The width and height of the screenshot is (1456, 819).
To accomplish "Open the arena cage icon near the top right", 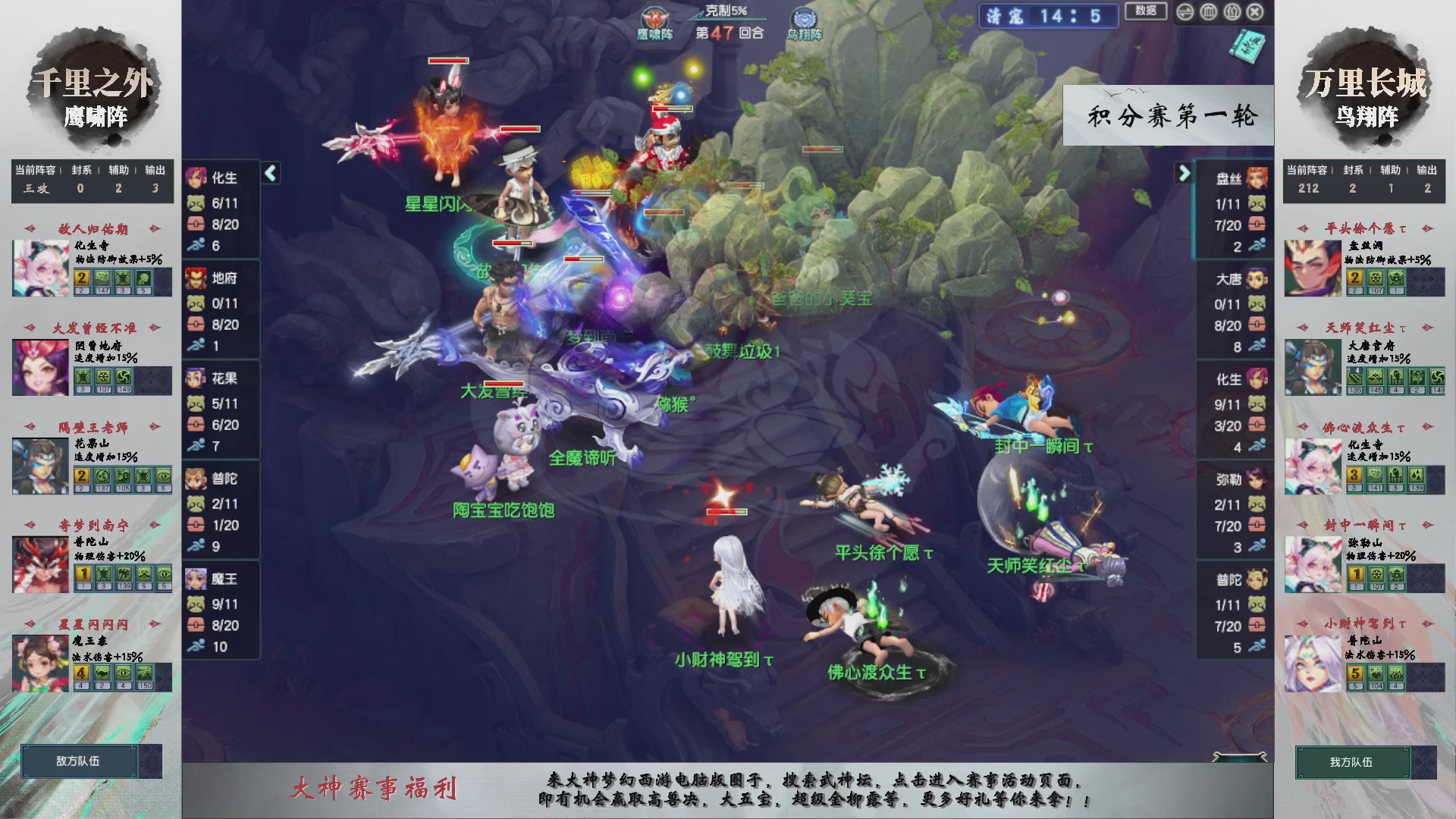I will pos(1209,11).
